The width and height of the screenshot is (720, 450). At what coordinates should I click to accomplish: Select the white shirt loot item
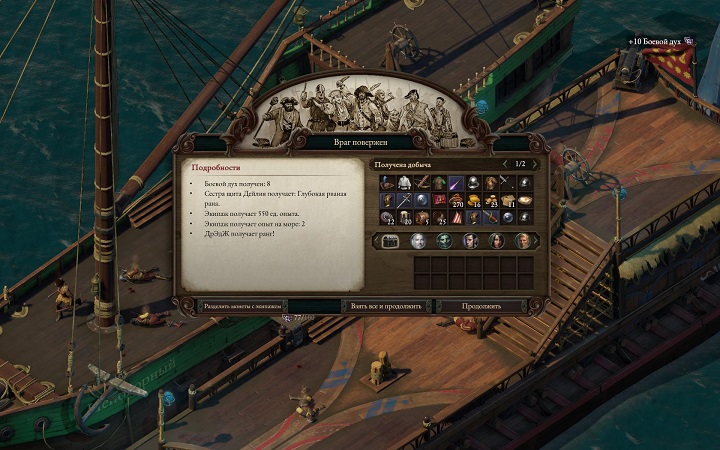405,183
